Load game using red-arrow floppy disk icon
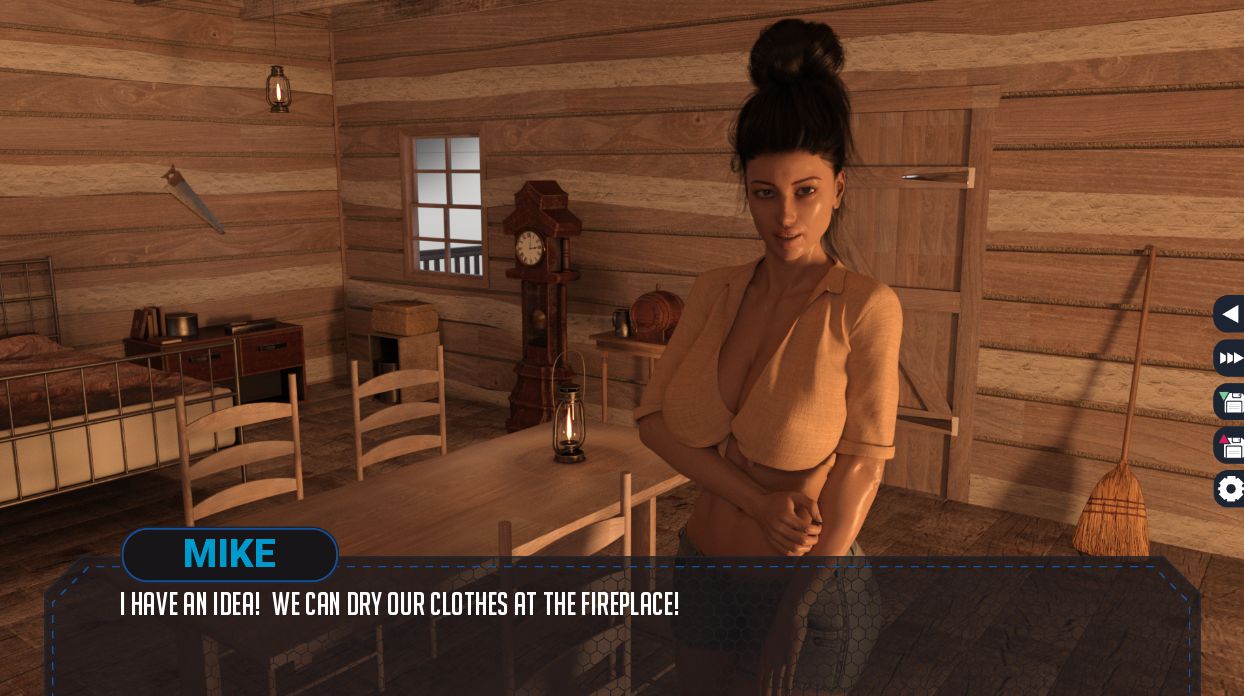 (x=1230, y=446)
